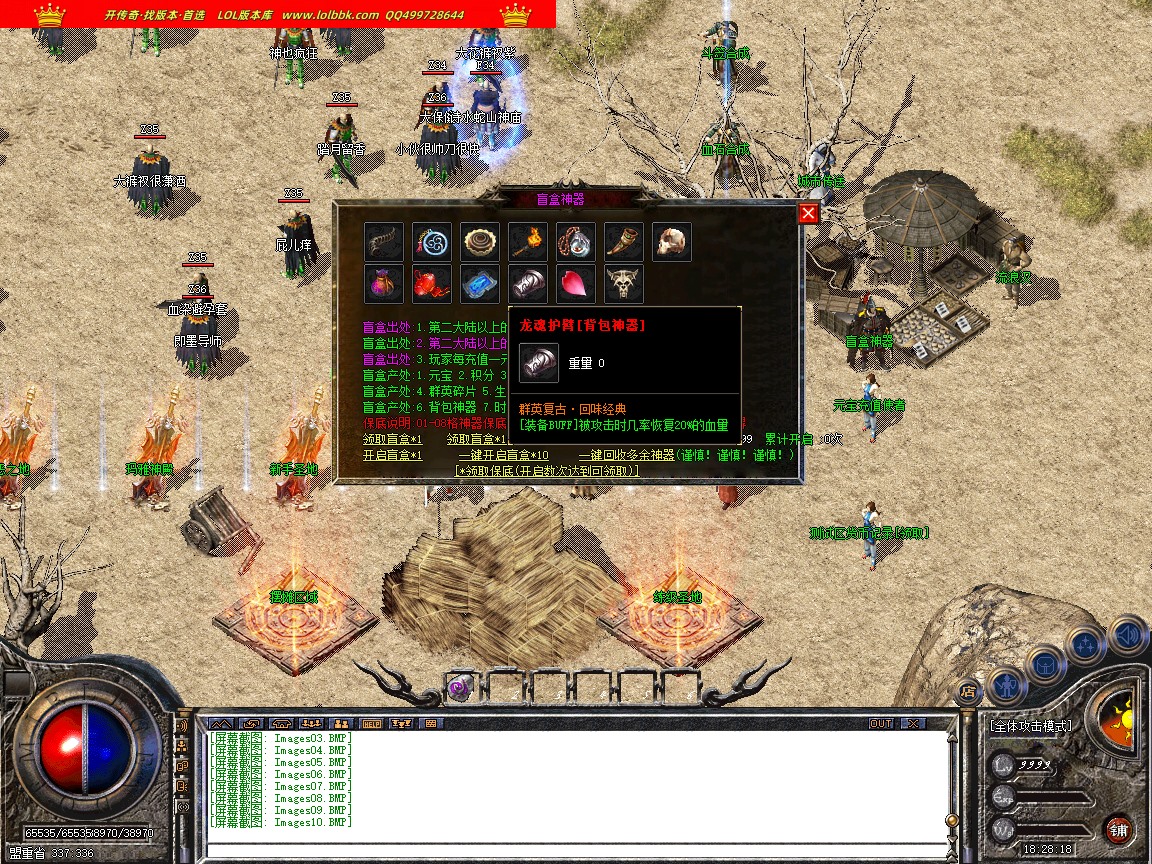
Task: Select the pink petal artifact icon
Action: [576, 284]
